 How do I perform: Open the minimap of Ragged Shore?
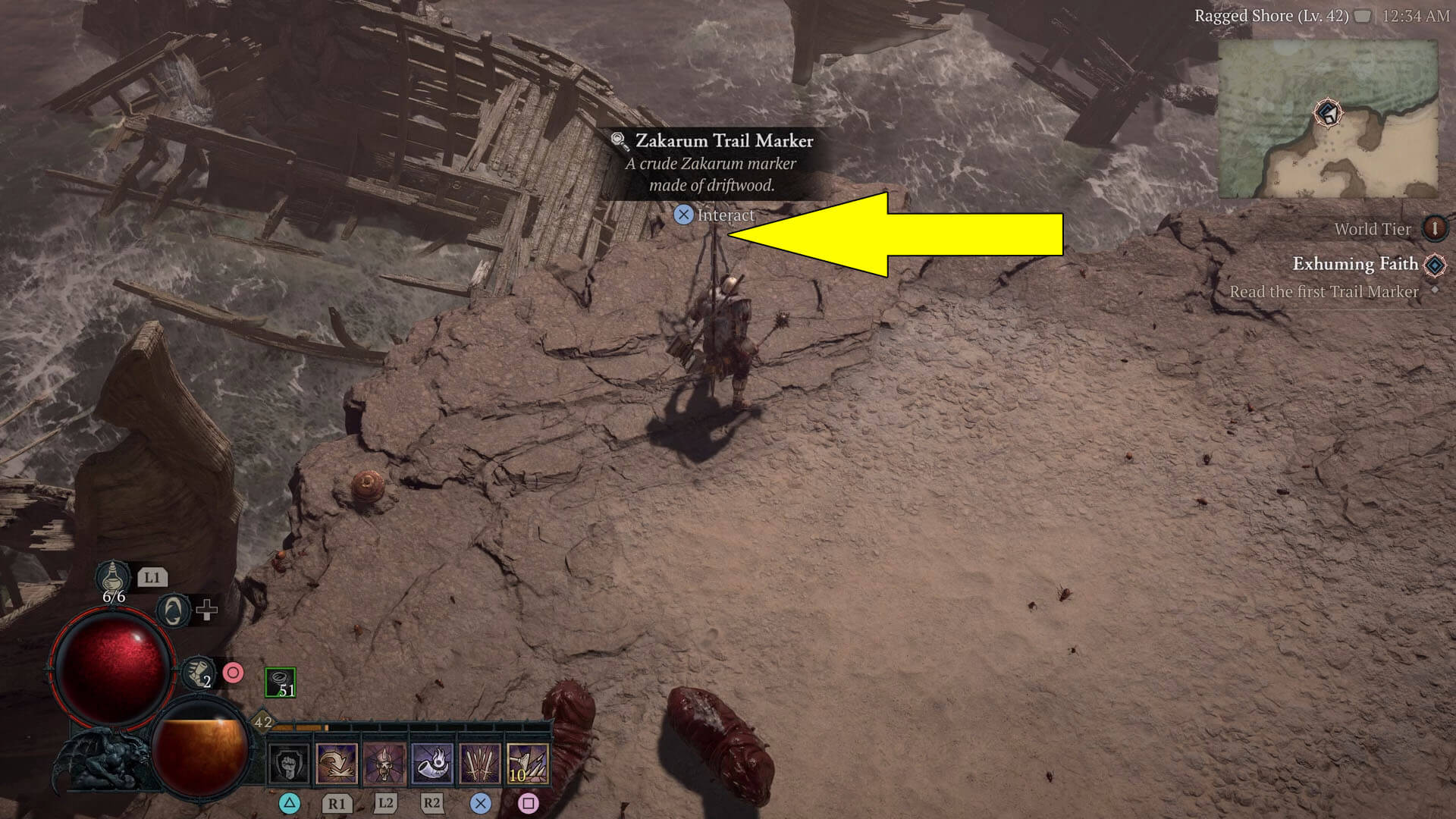(x=1327, y=119)
